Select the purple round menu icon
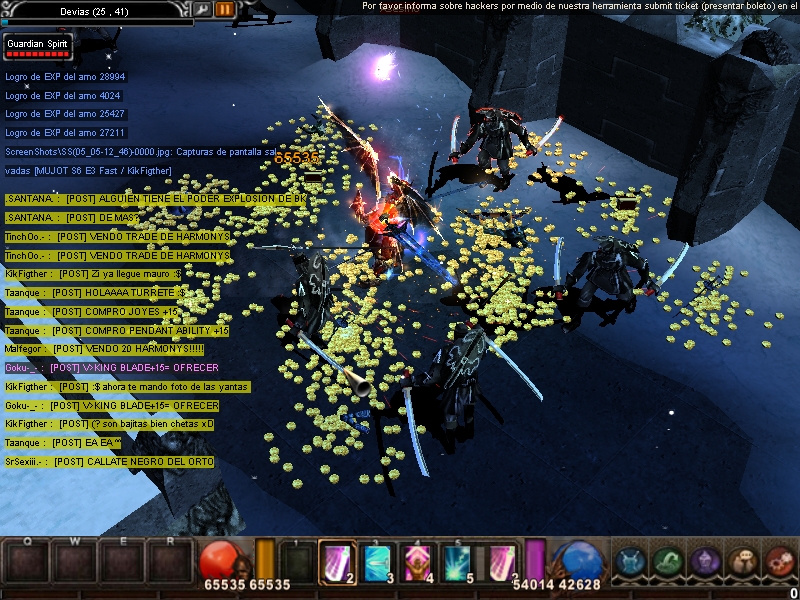Image resolution: width=800 pixels, height=600 pixels. [705, 562]
